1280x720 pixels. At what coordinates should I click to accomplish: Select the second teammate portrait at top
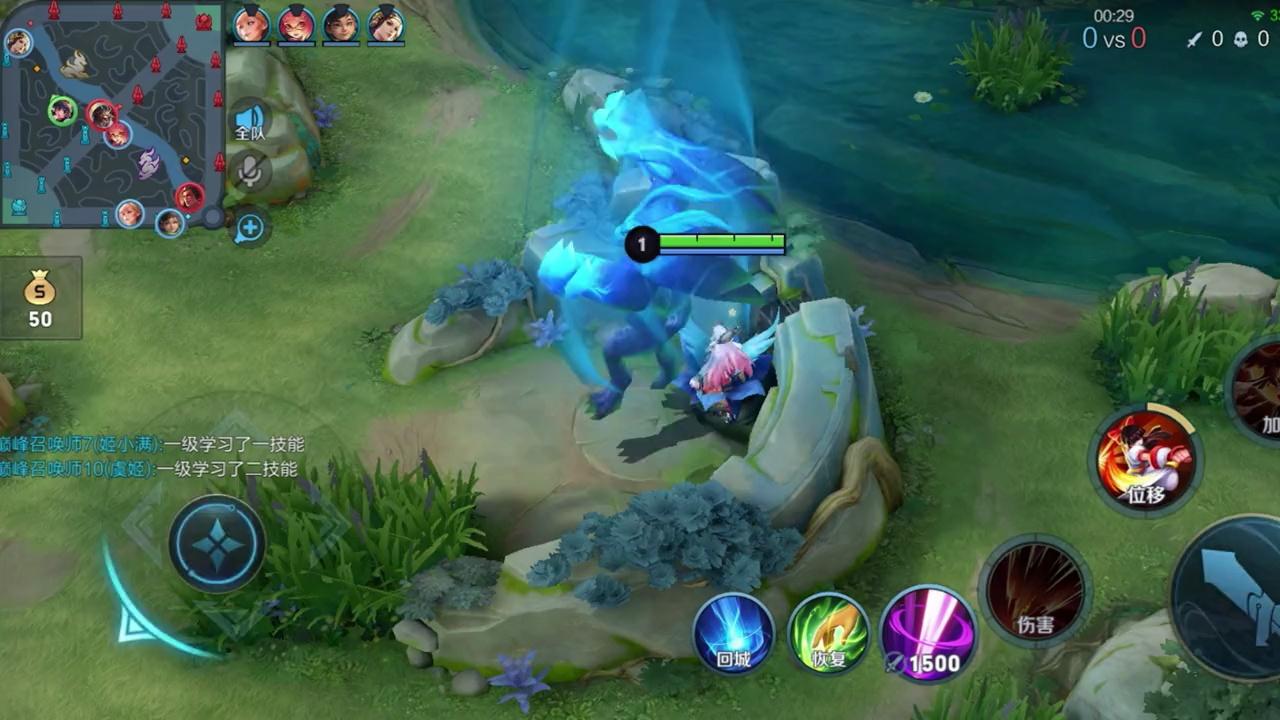296,24
